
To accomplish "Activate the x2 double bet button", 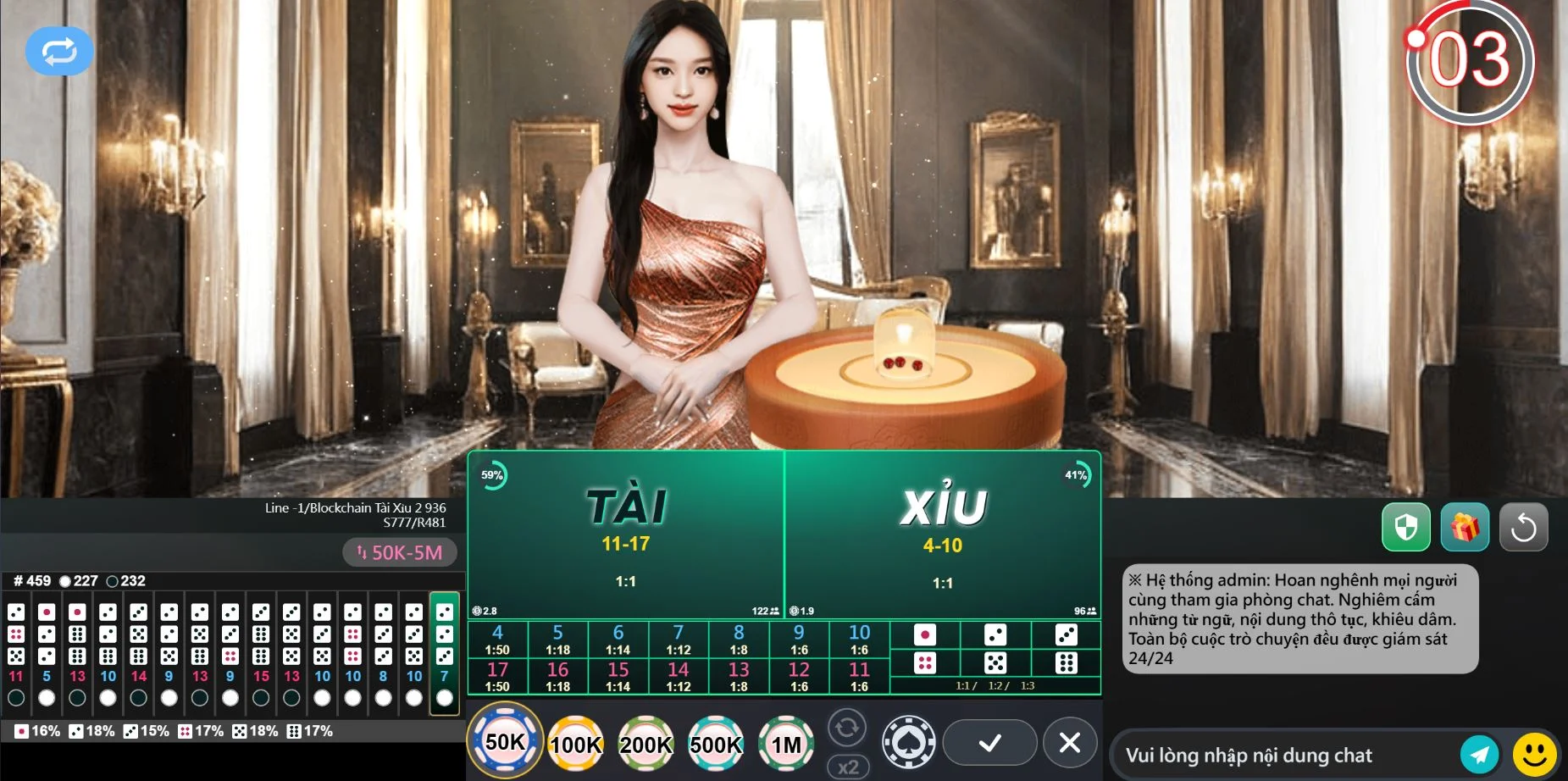I will tap(847, 767).
